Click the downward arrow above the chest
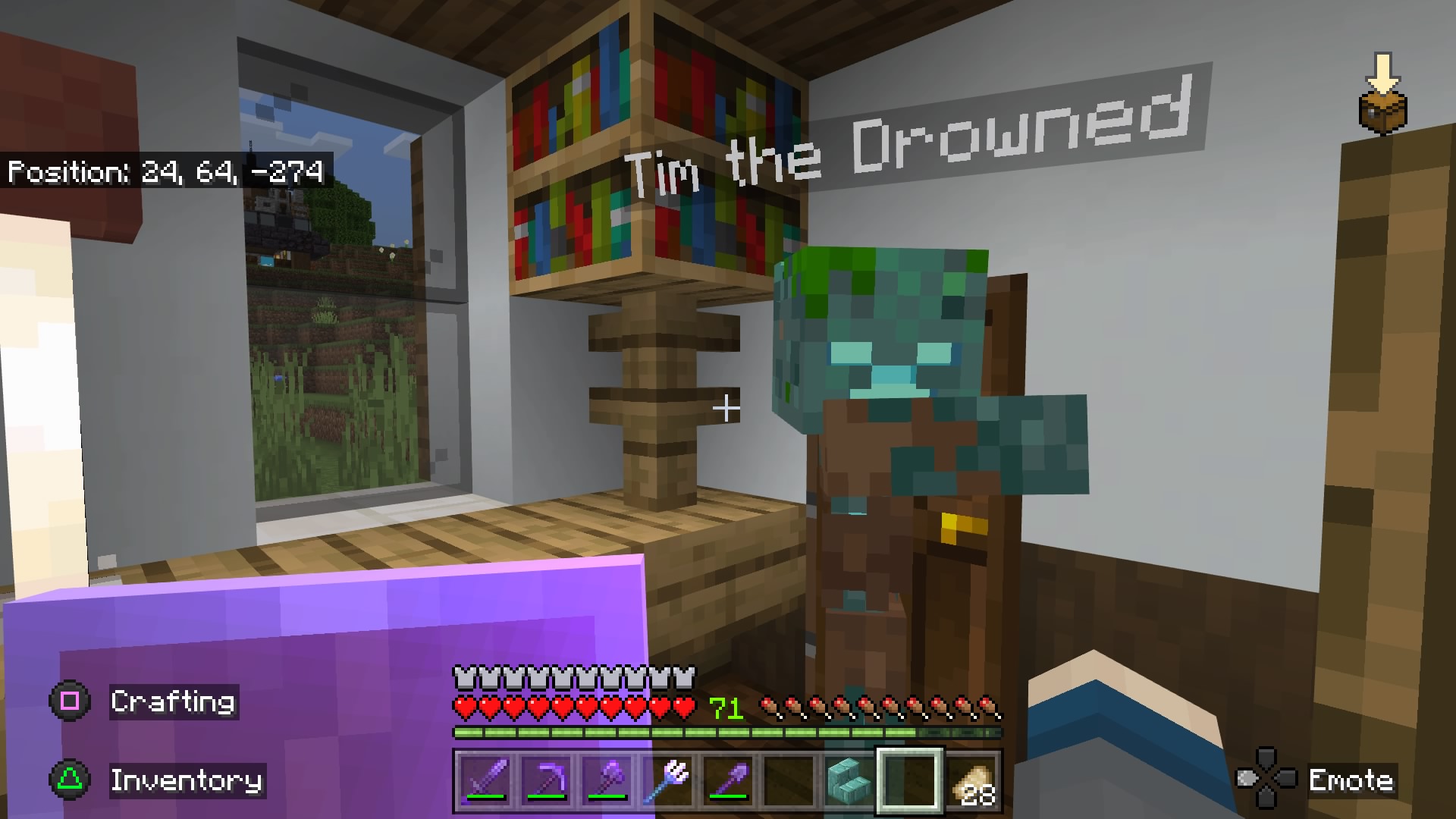 [x=1385, y=72]
